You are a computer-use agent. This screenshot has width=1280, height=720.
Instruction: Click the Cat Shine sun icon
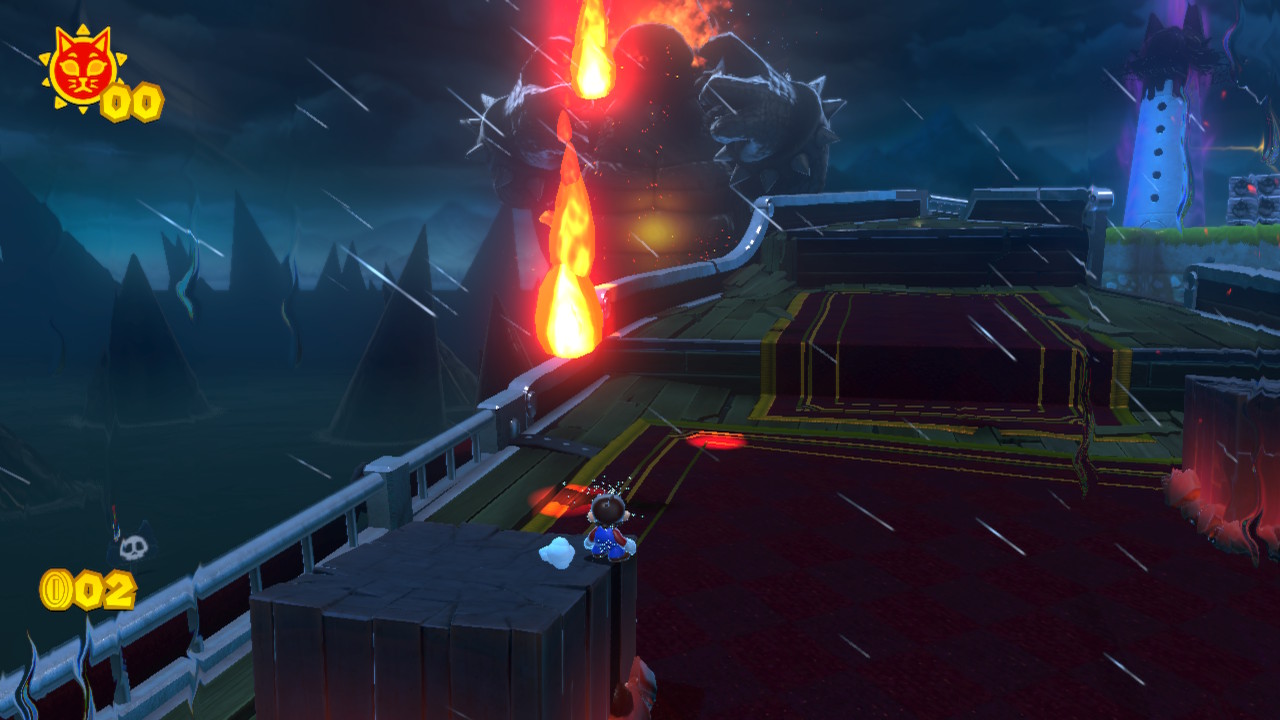(x=80, y=68)
